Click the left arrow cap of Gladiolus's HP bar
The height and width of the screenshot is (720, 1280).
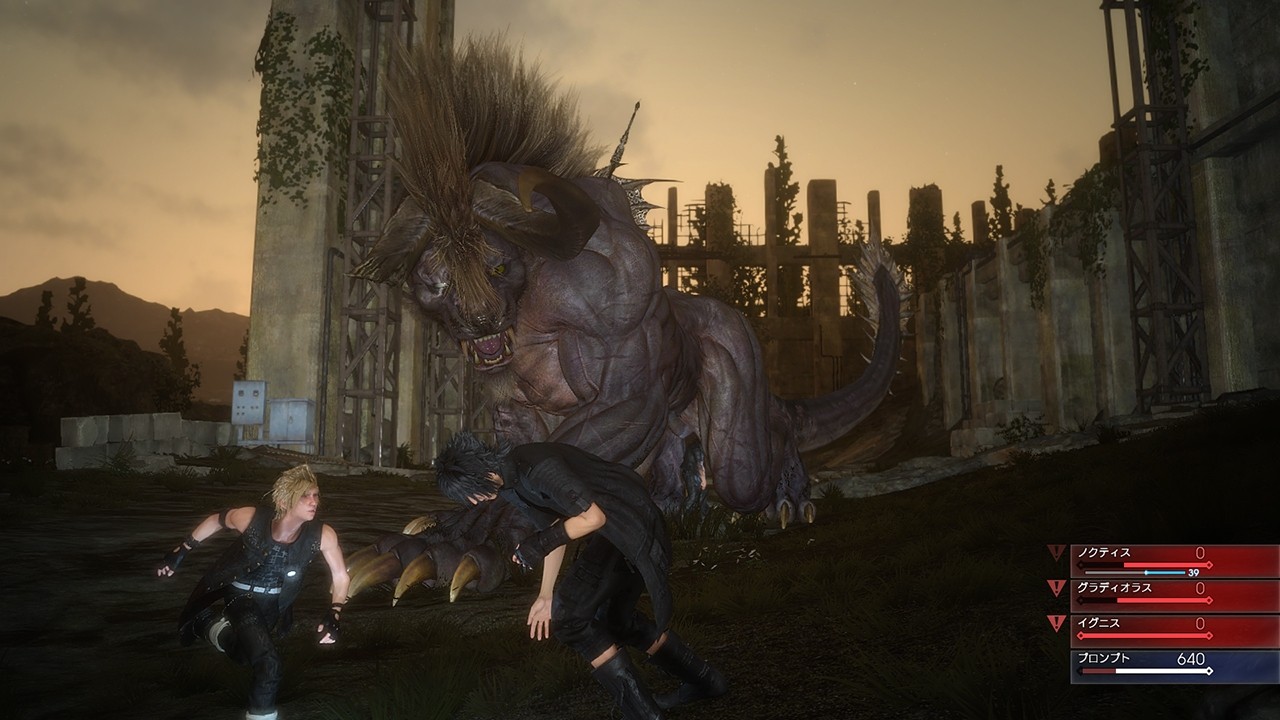(x=1080, y=600)
